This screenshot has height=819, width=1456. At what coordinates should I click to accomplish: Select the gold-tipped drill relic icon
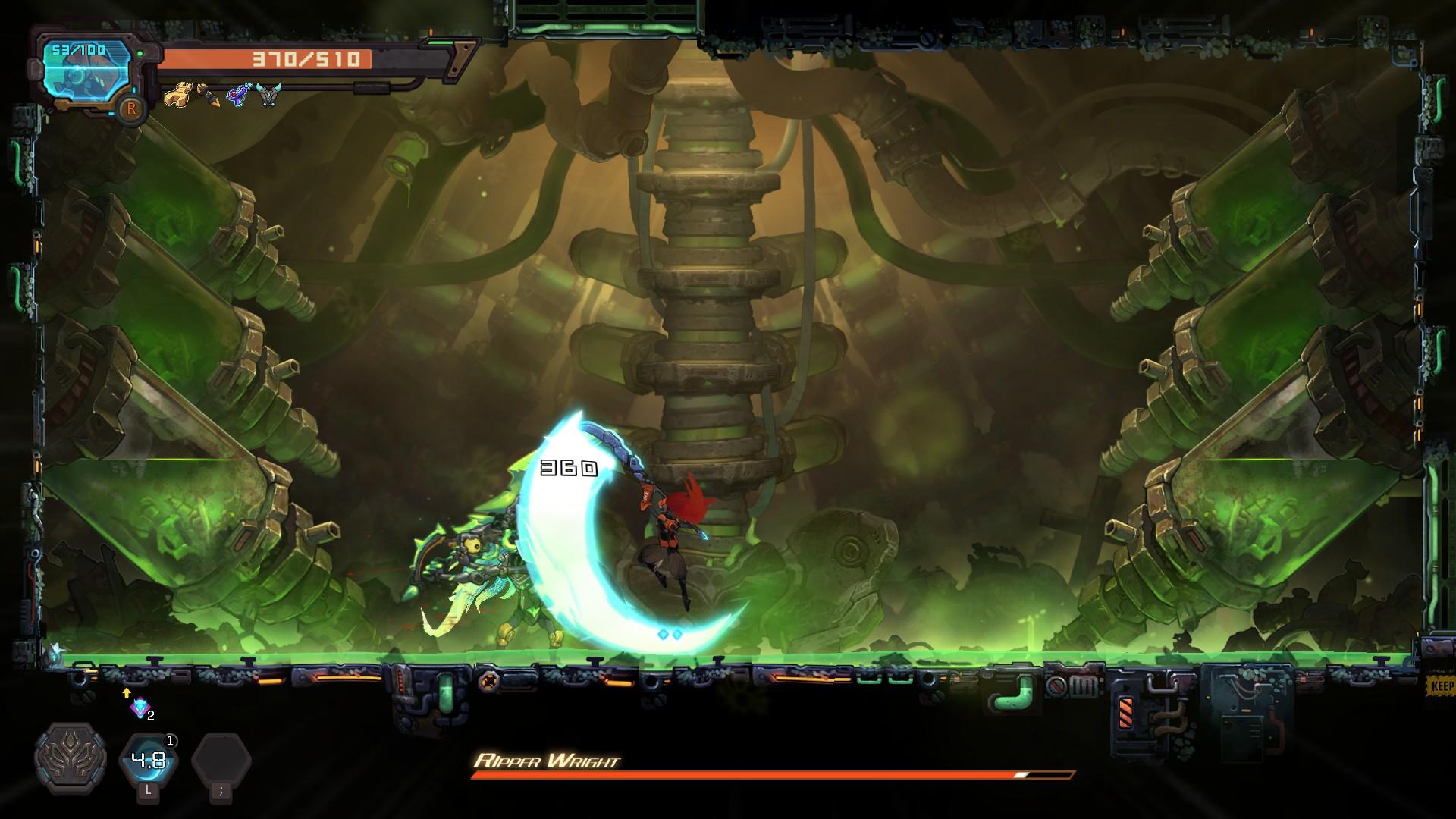(208, 96)
